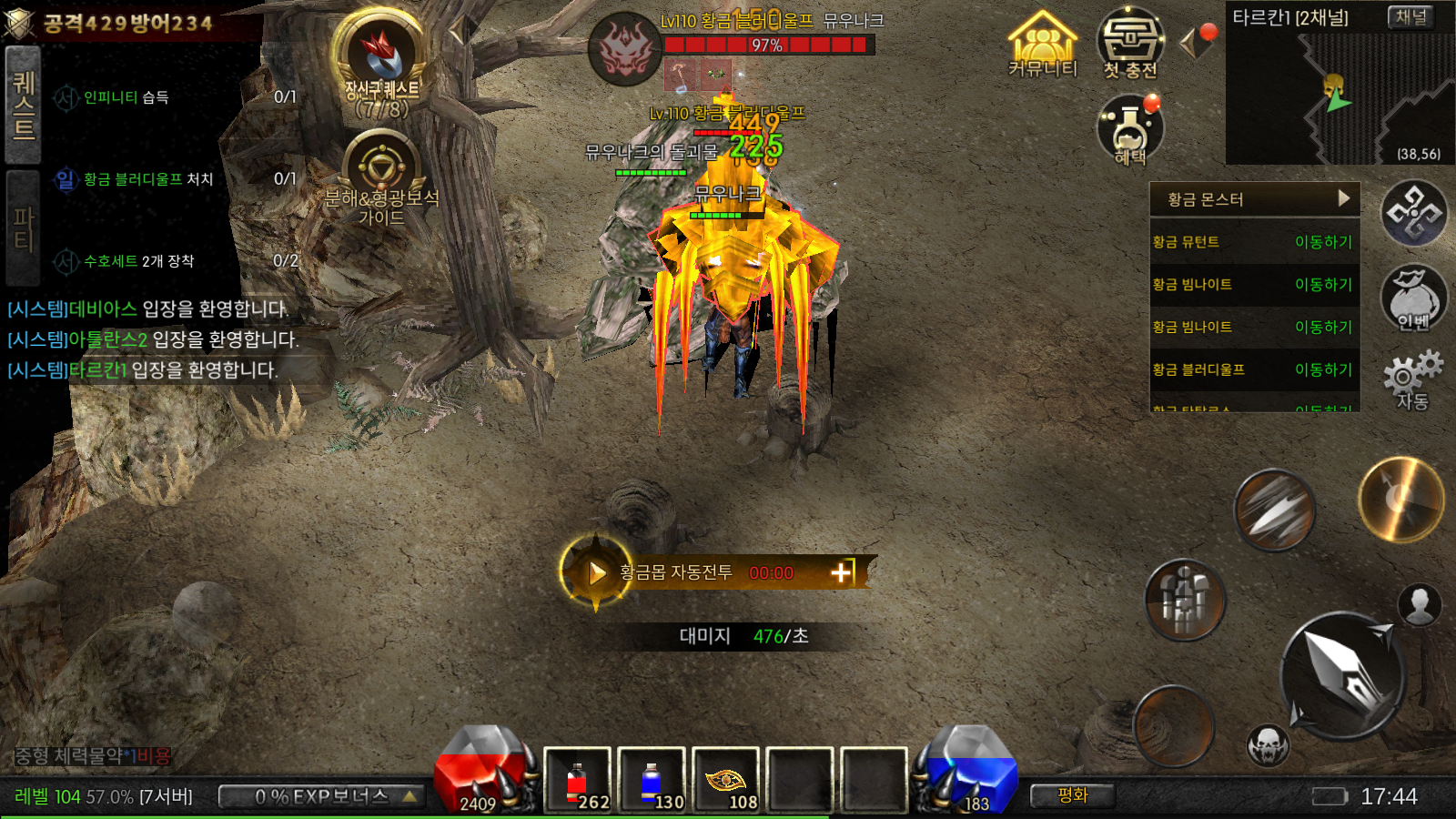Move to 황금 블러디울프 with 이동하기
1456x819 pixels.
coord(1323,369)
